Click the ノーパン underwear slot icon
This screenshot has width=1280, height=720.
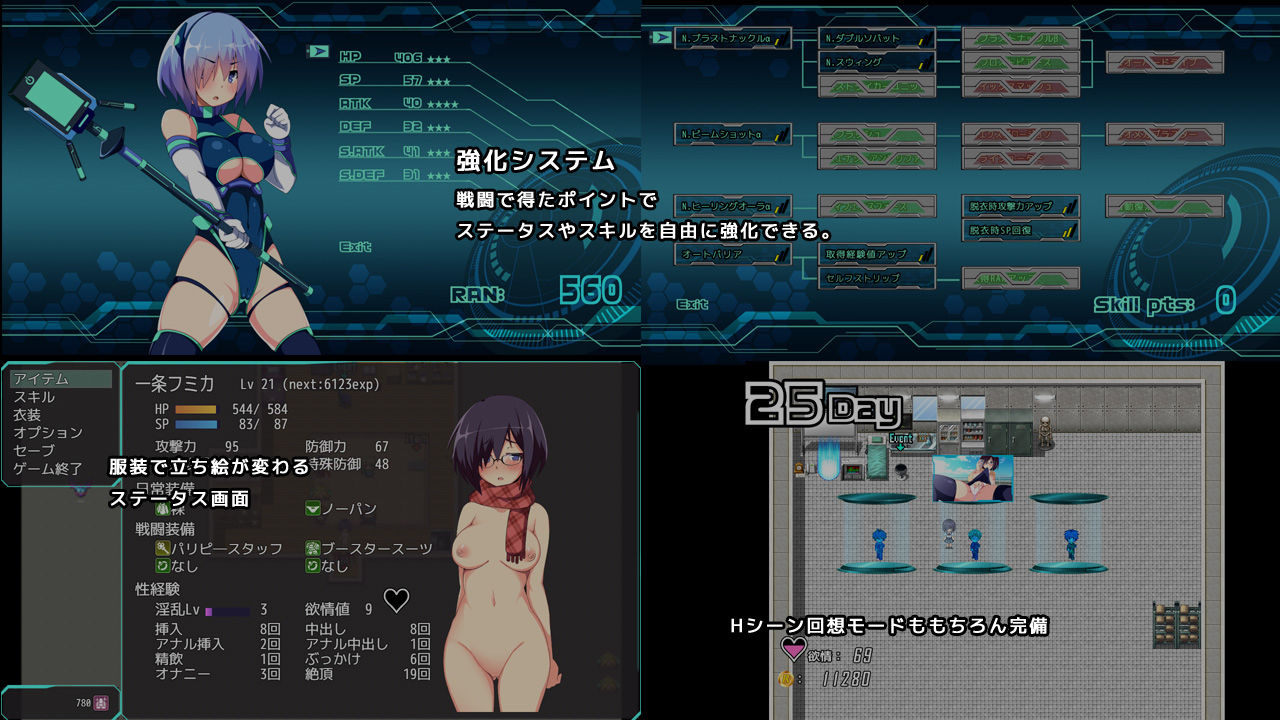pyautogui.click(x=312, y=510)
